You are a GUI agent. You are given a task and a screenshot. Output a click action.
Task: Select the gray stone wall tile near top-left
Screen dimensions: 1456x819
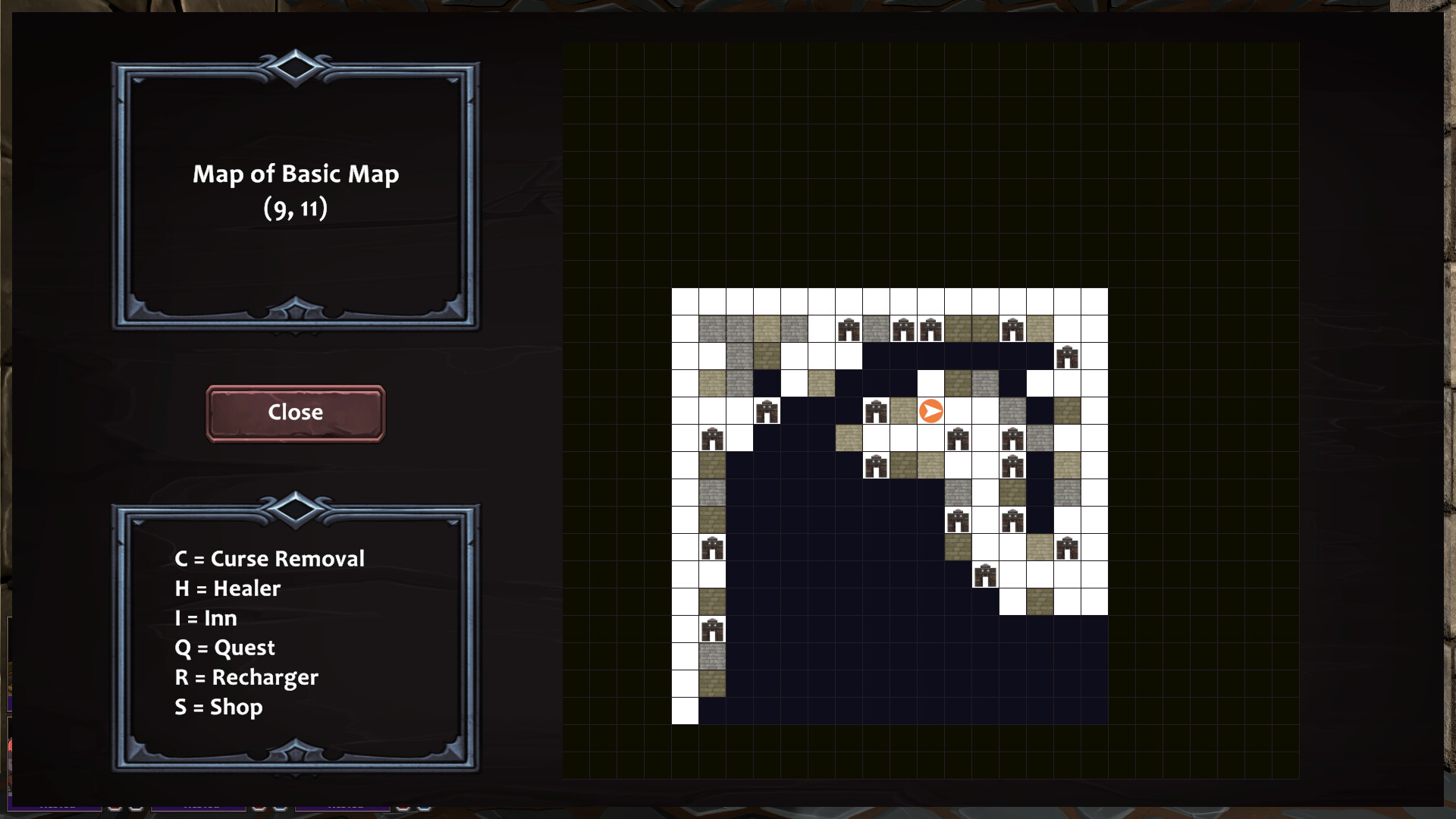(711, 329)
